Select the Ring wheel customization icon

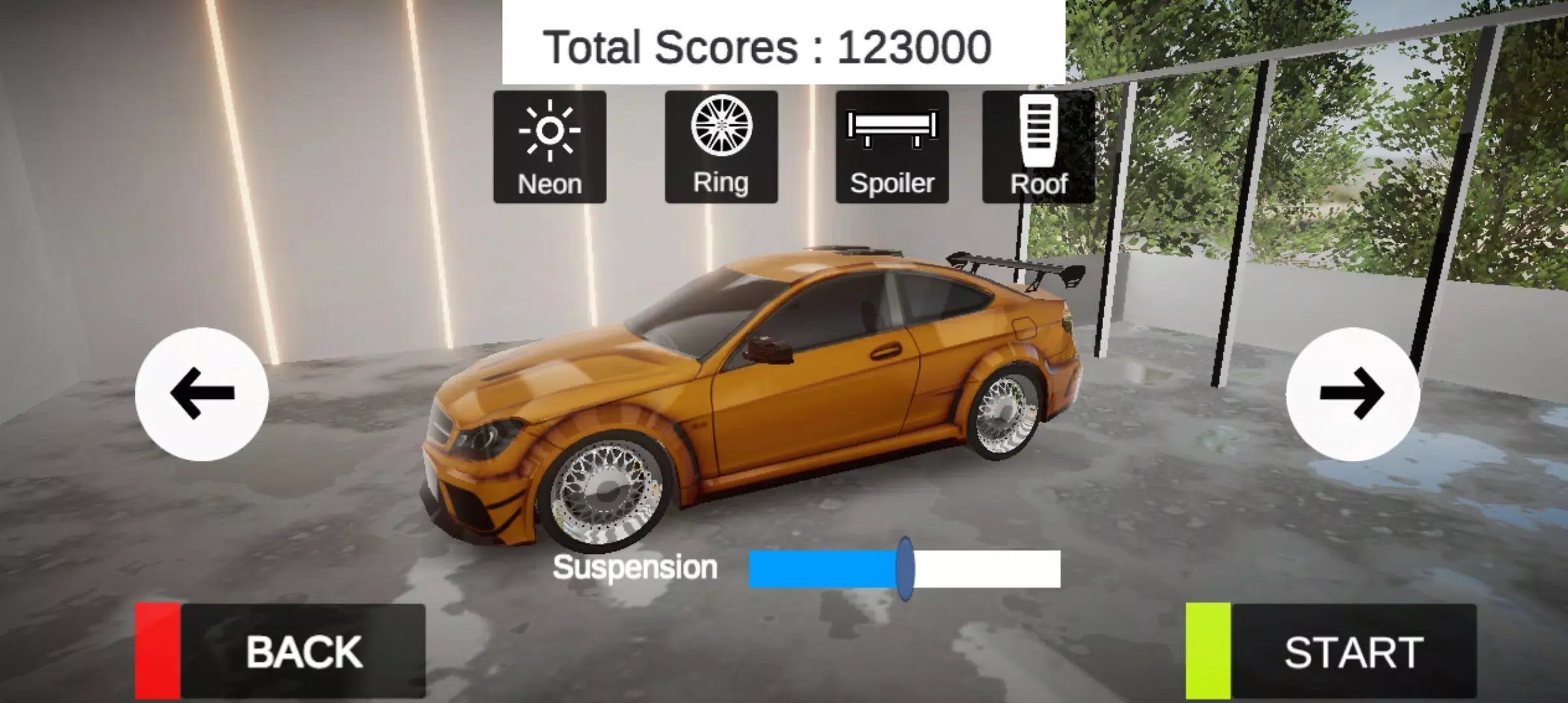point(721,145)
